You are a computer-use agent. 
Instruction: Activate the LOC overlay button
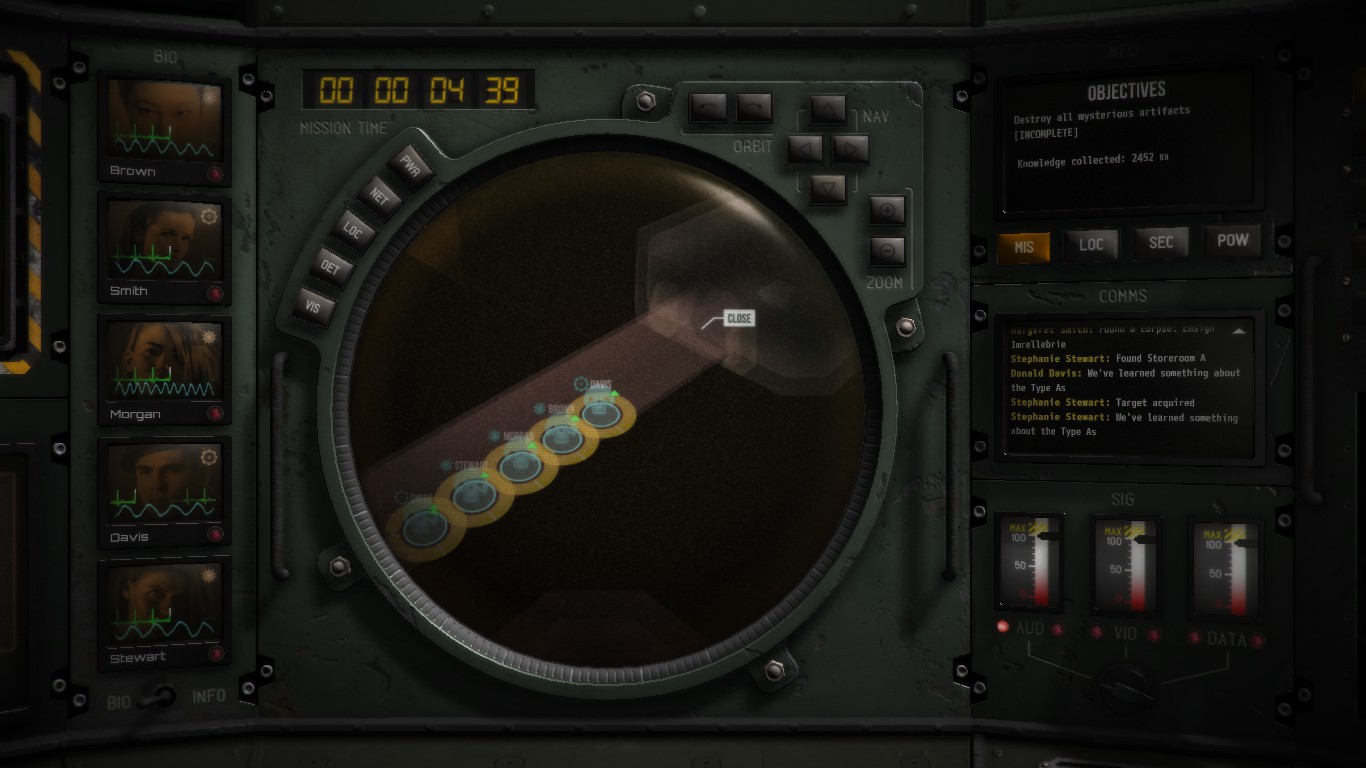click(x=352, y=231)
